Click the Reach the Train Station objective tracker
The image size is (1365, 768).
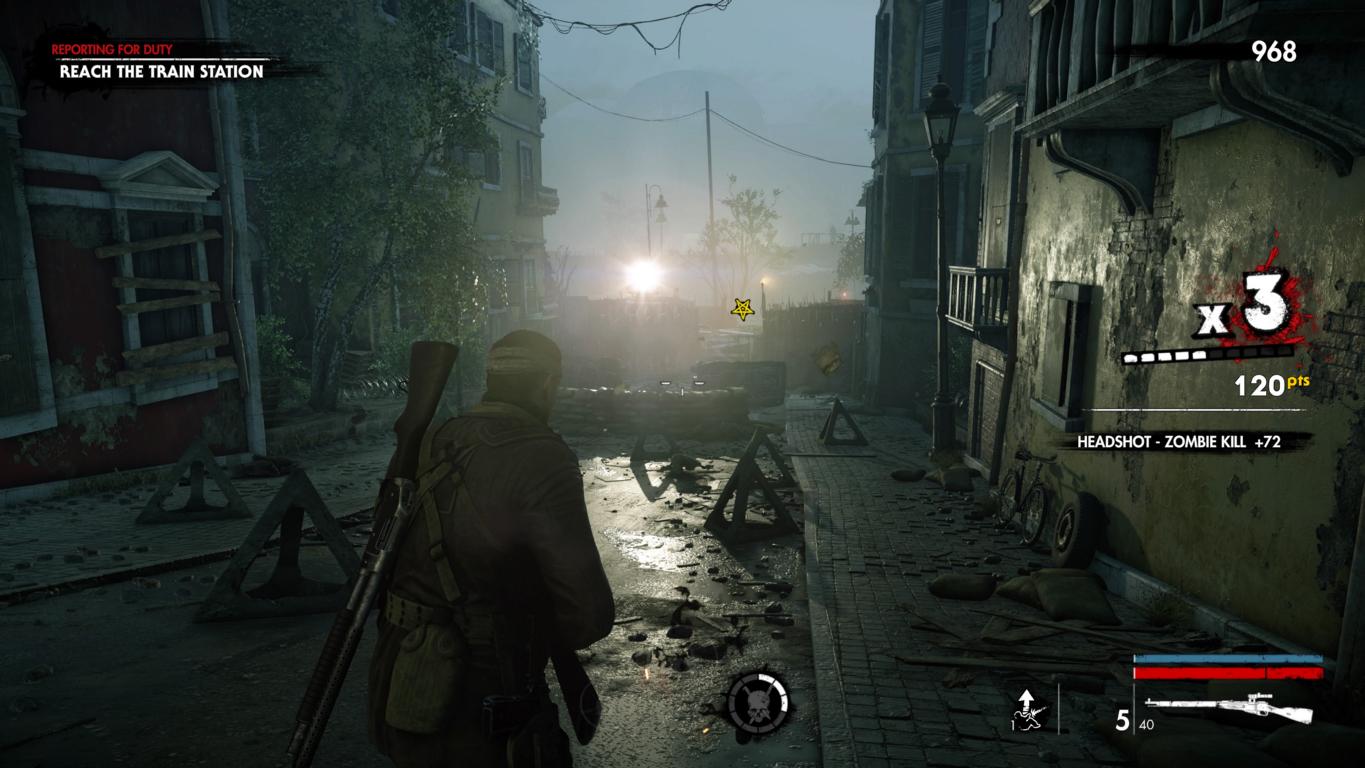[161, 71]
